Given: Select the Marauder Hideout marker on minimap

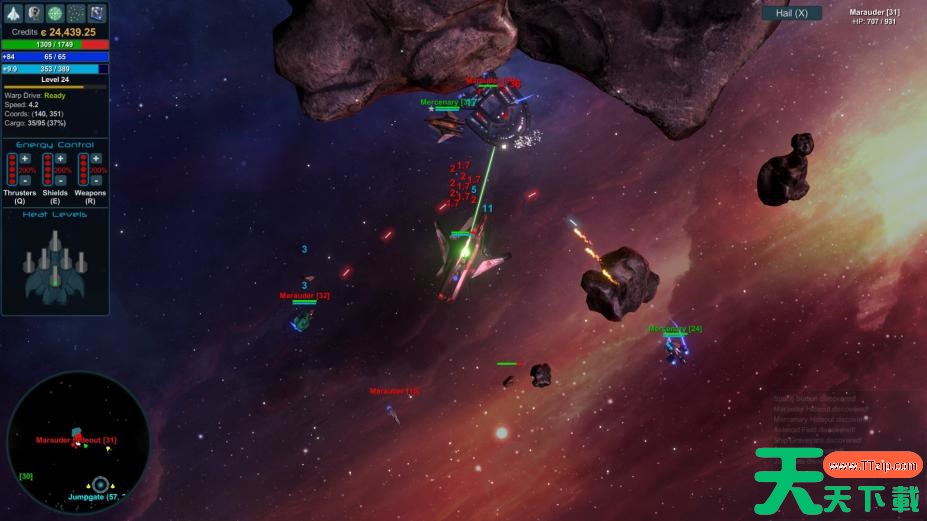Looking at the screenshot, I should 76,441.
